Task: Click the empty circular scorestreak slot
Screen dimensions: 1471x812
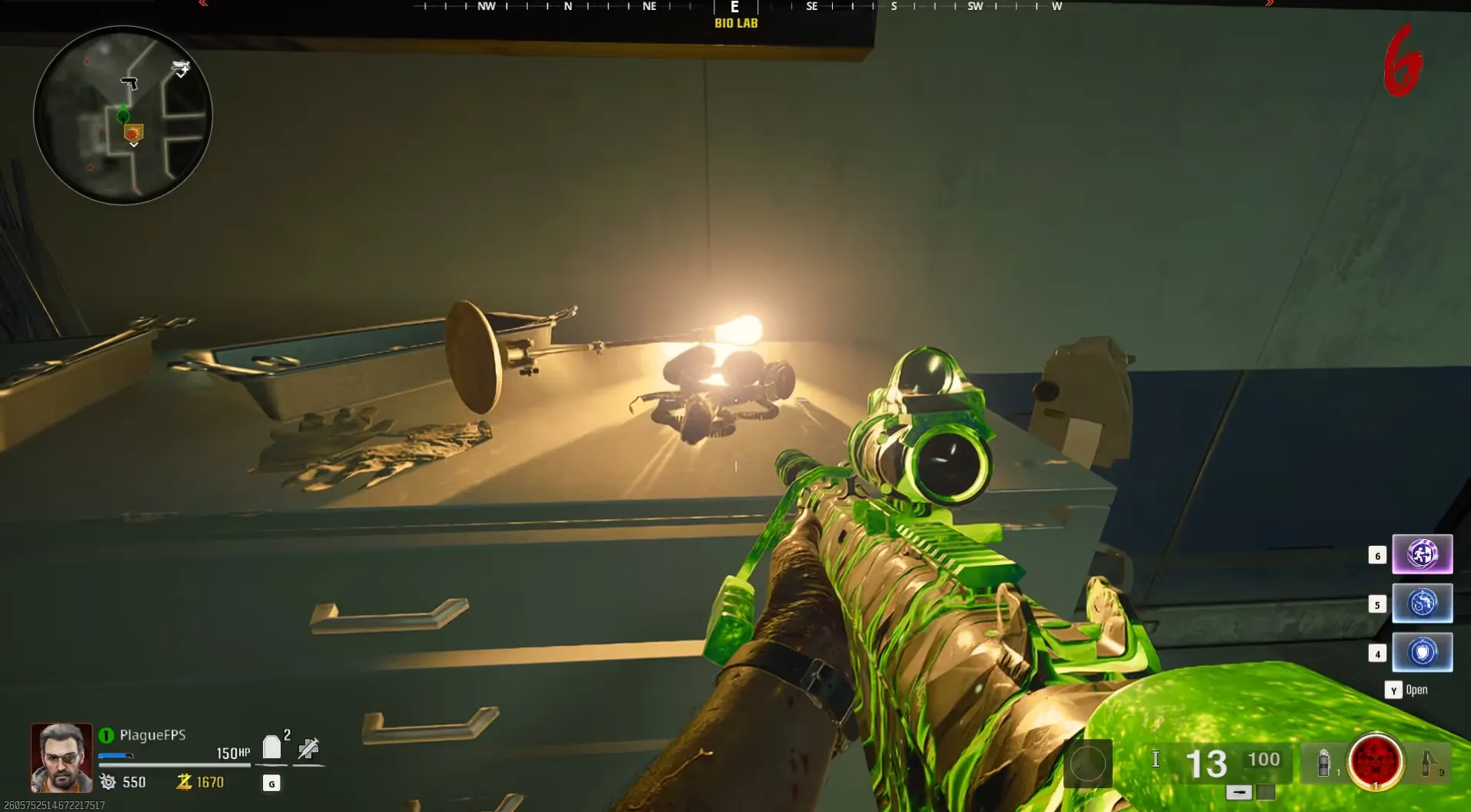Action: pos(1087,764)
